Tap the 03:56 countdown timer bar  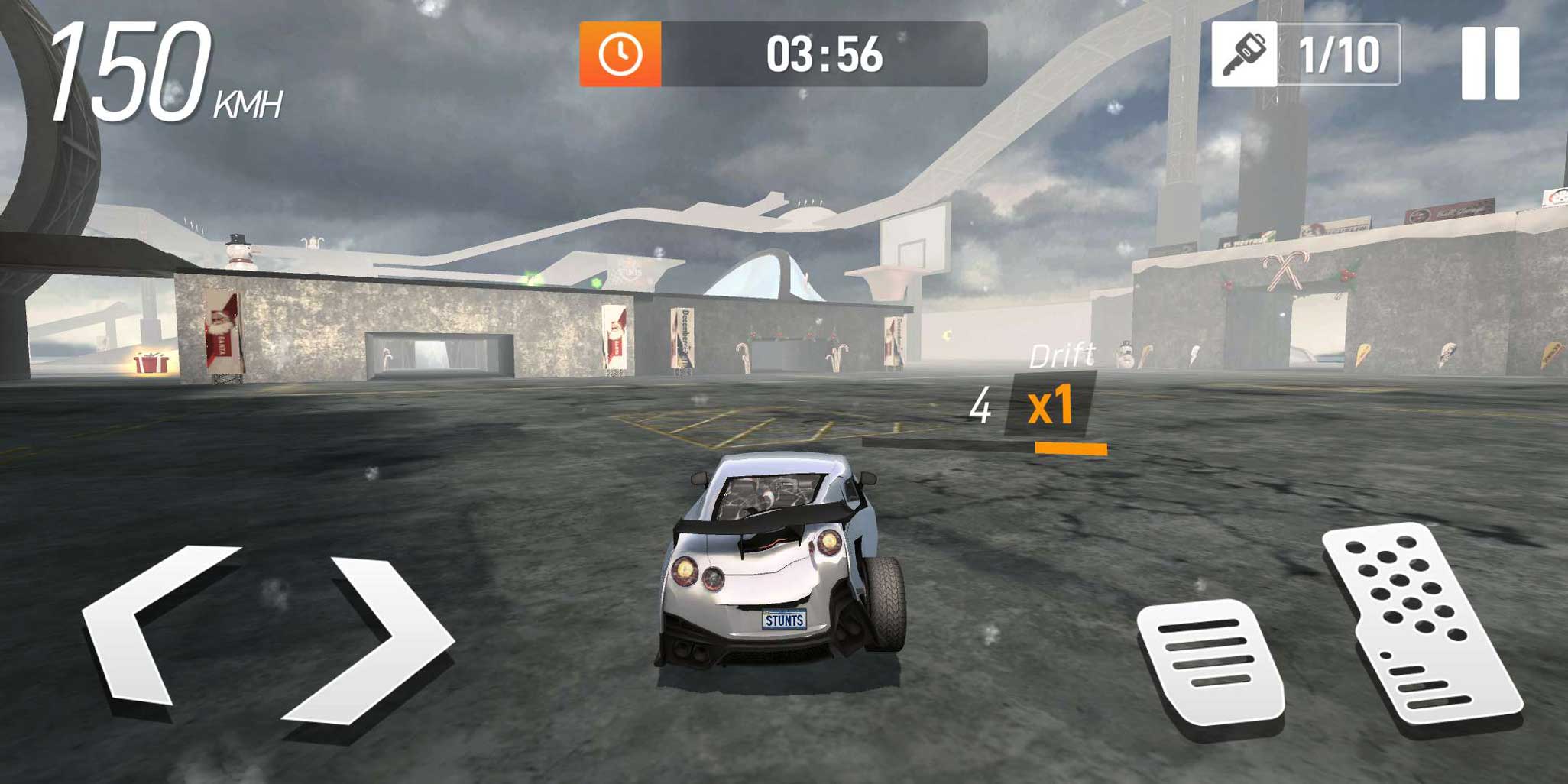(x=825, y=53)
